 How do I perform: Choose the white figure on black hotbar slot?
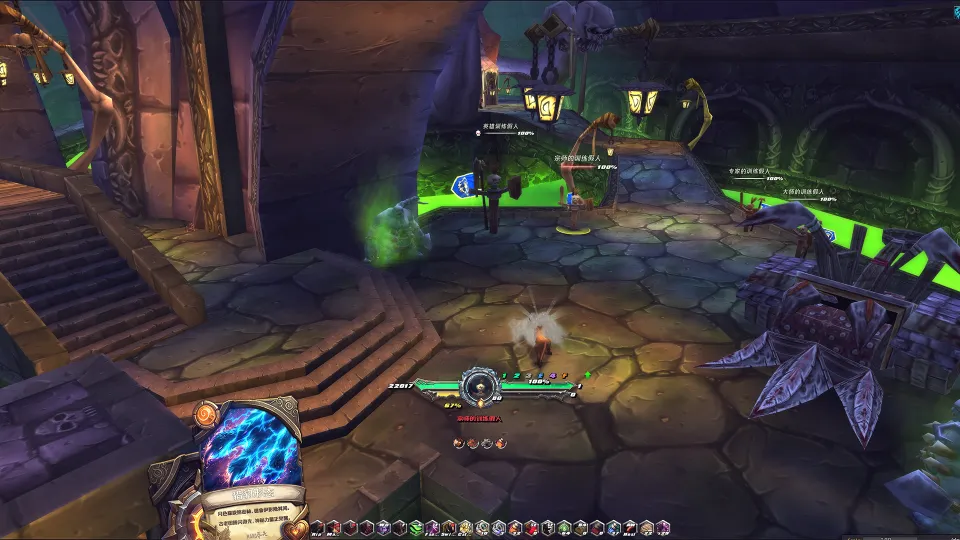point(547,527)
